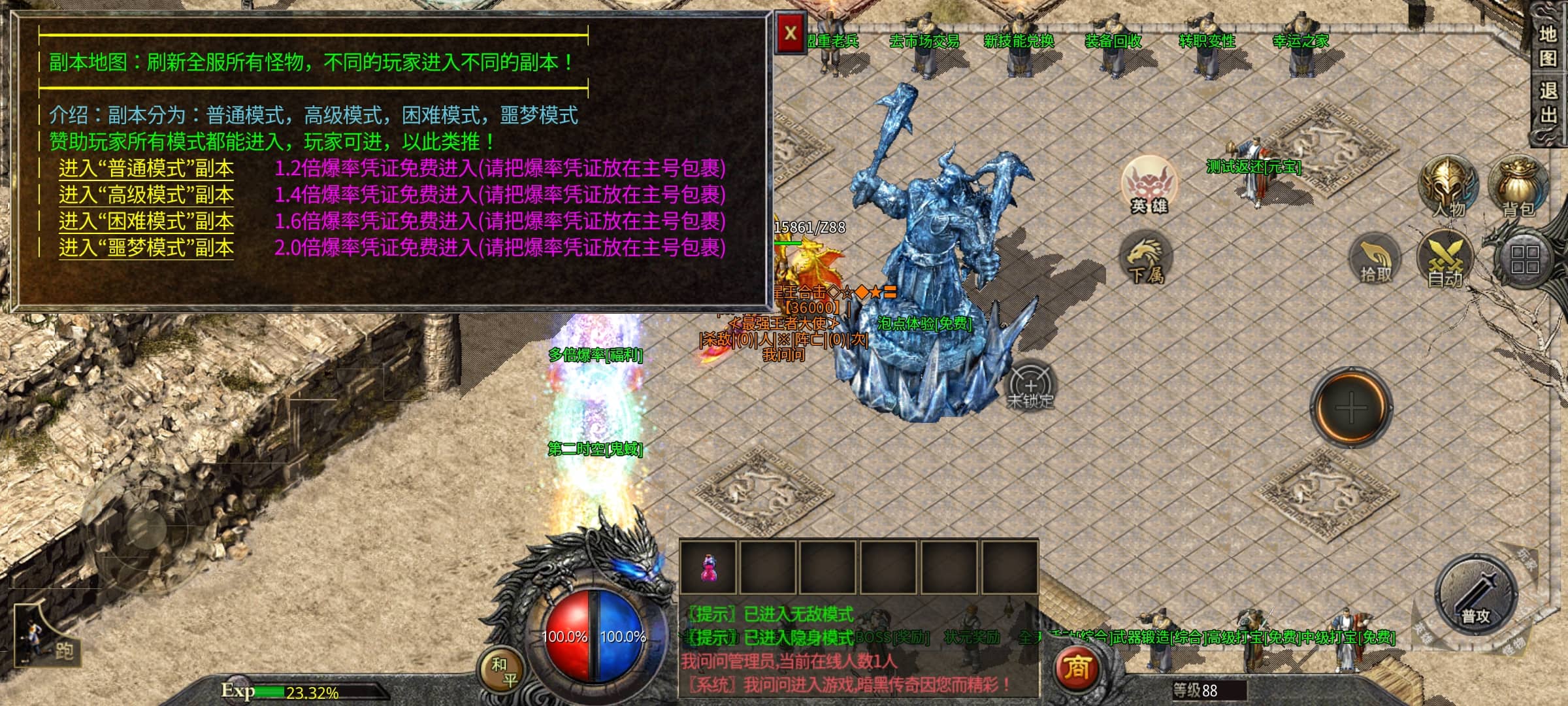Enter the 高级模式 dungeon

pyautogui.click(x=146, y=195)
